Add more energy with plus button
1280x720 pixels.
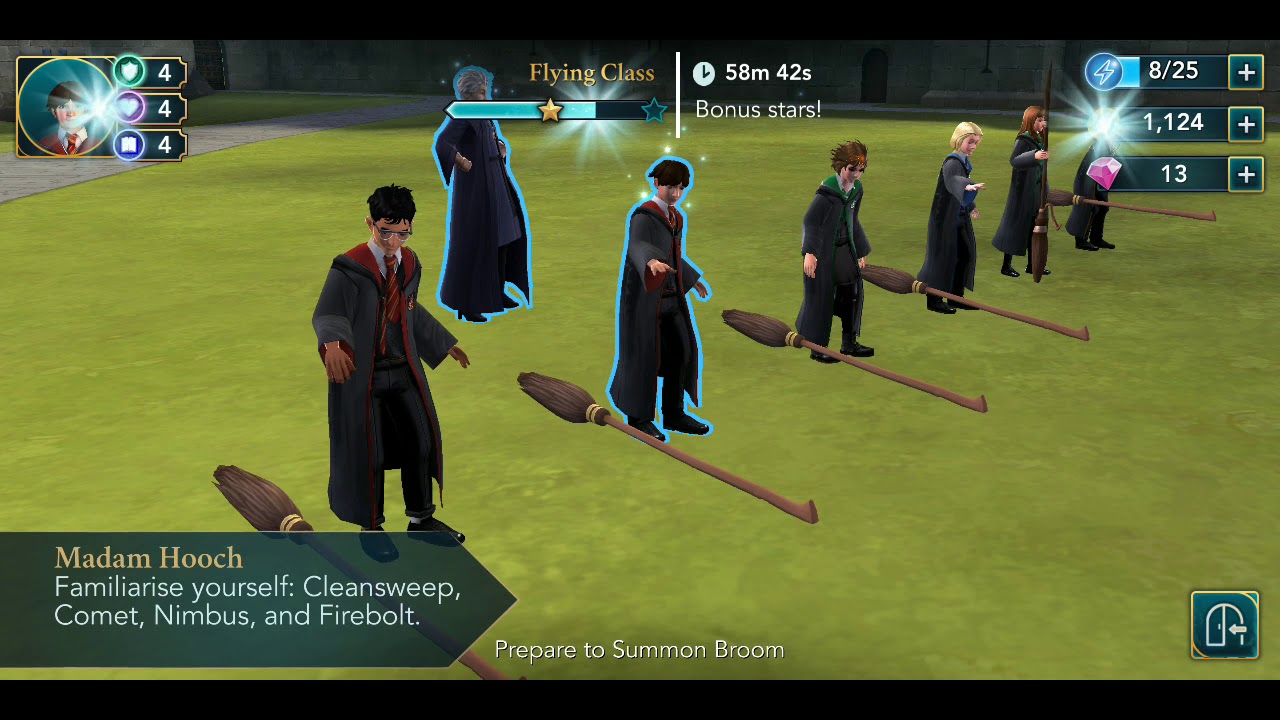click(x=1246, y=73)
